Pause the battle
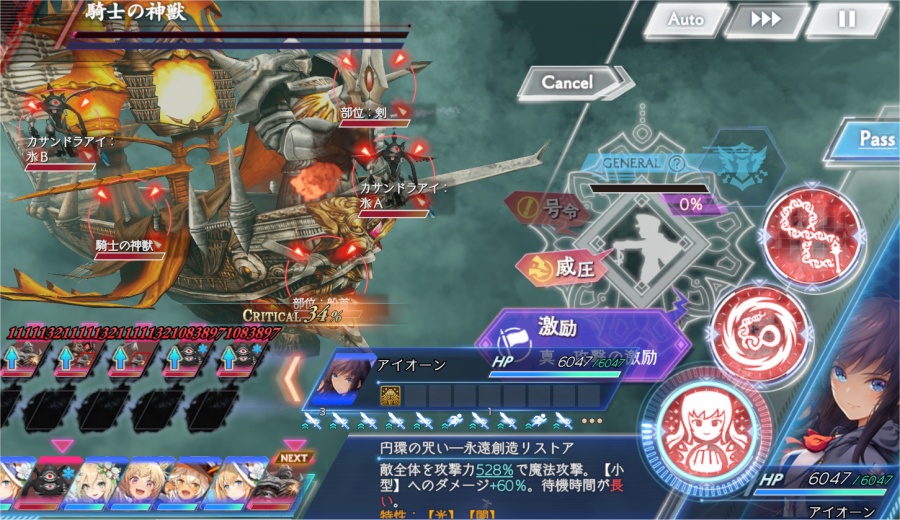Viewport: 900px width, 520px height. point(848,20)
